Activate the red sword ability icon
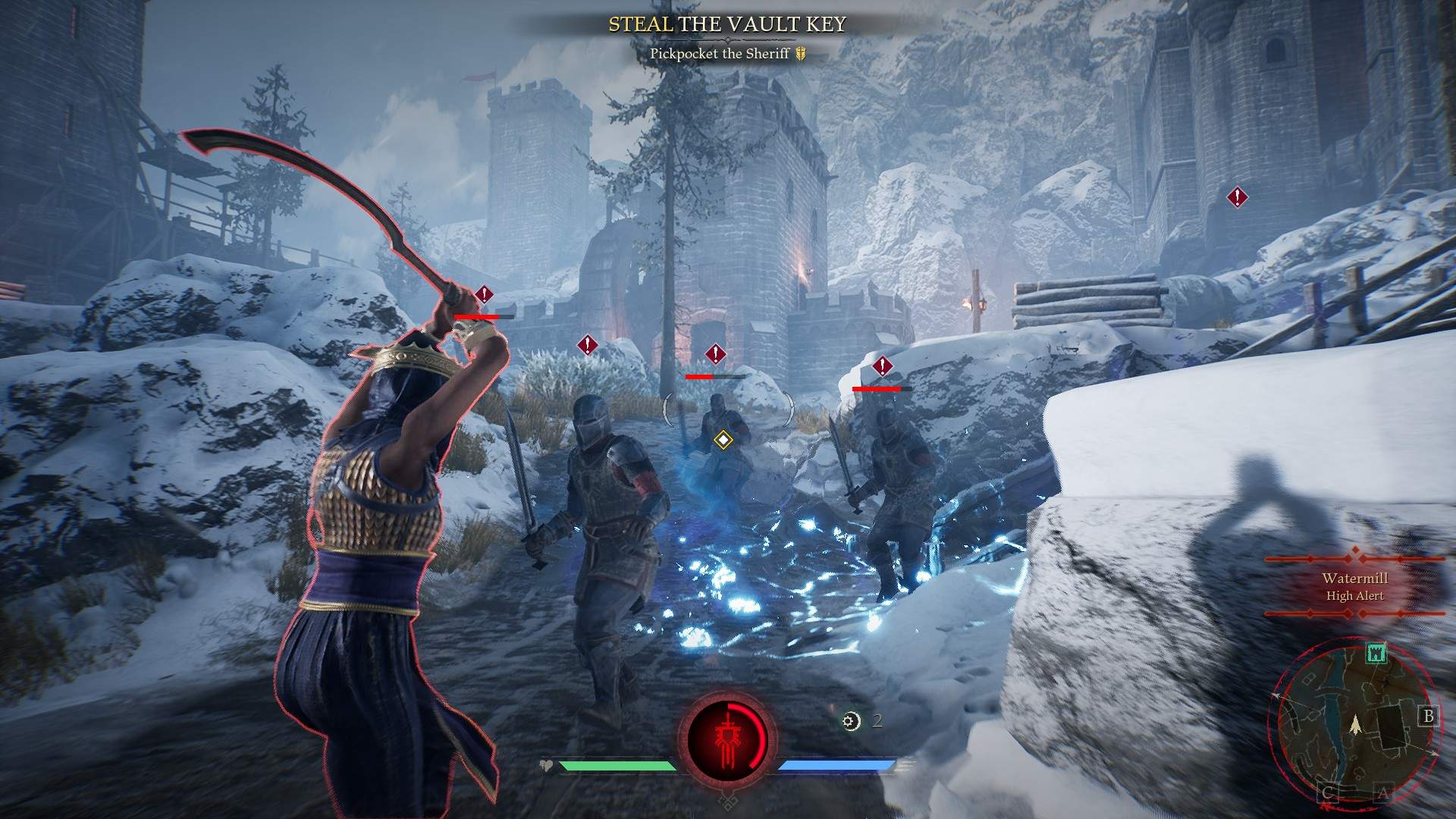Image resolution: width=1456 pixels, height=819 pixels. click(727, 739)
